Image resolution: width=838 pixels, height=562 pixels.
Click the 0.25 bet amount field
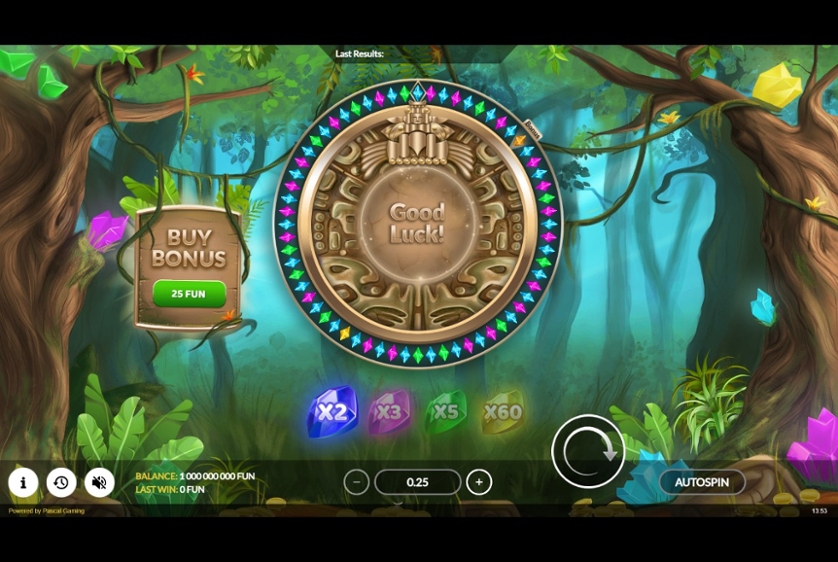pos(418,482)
